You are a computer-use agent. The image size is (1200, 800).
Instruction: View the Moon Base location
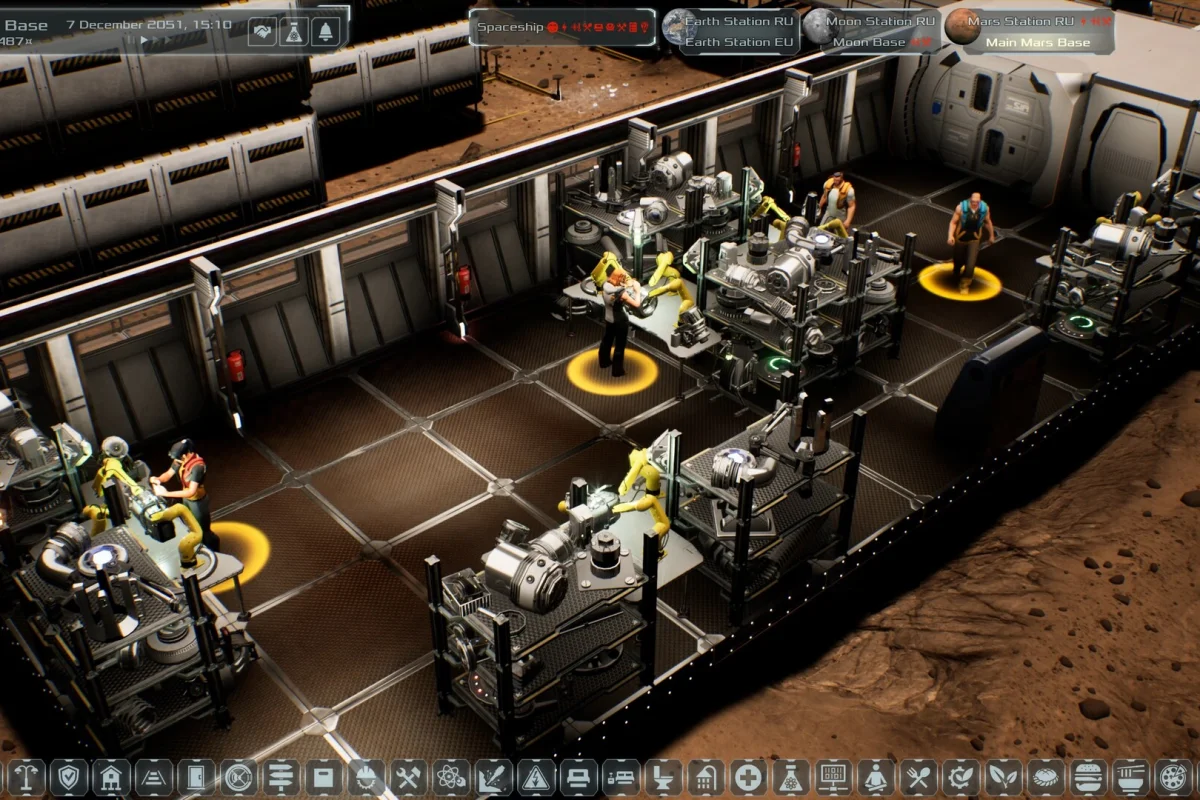click(x=869, y=42)
